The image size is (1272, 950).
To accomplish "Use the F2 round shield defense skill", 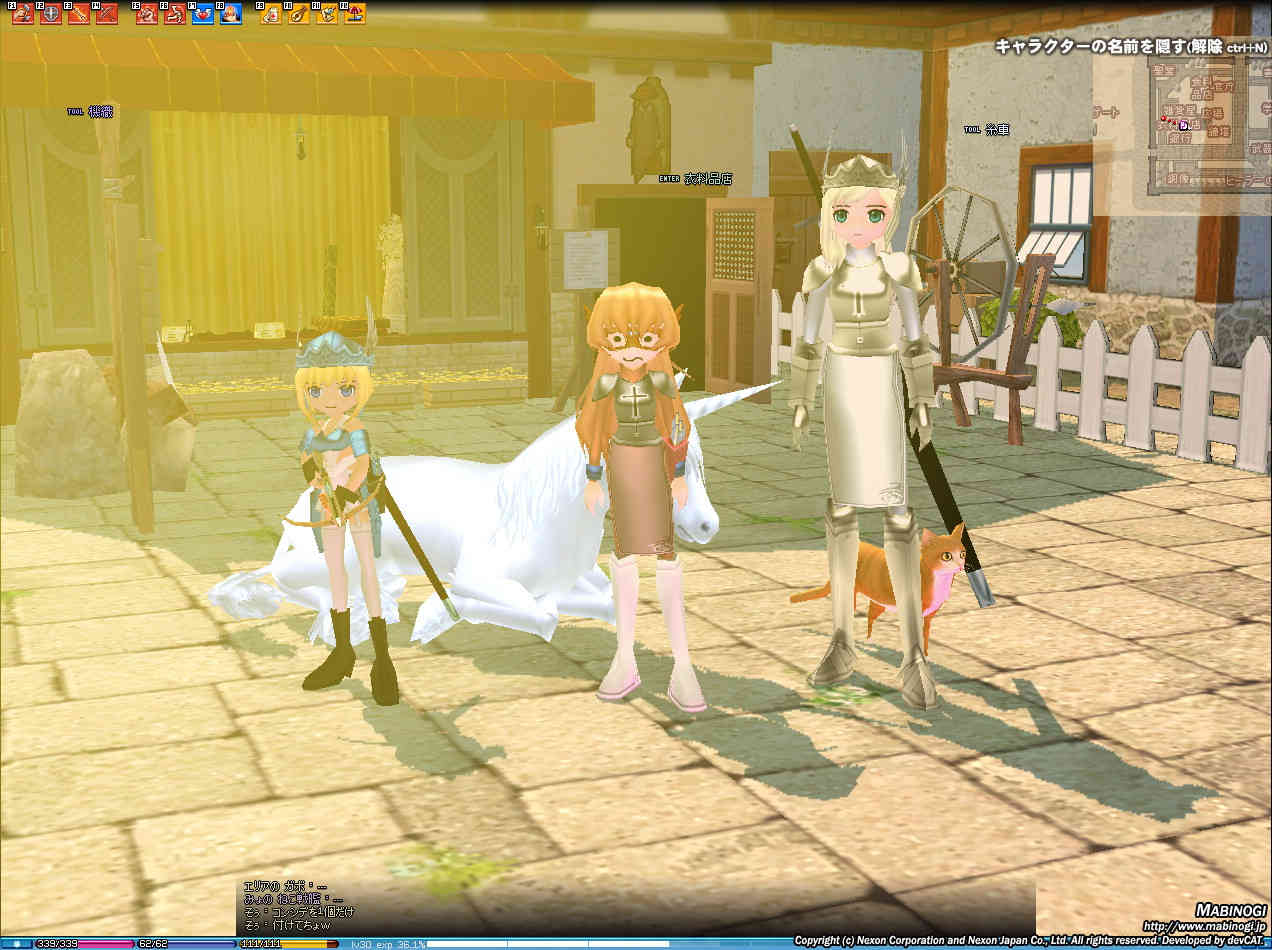I will [x=50, y=14].
